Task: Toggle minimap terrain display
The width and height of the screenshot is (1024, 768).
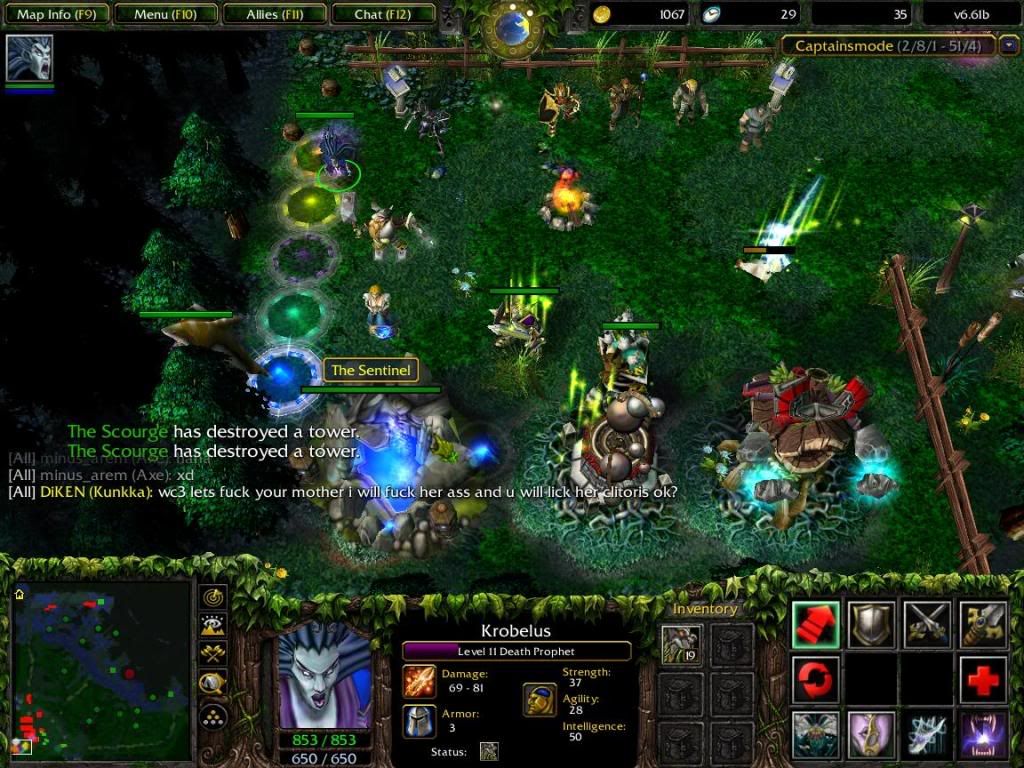Action: pos(213,626)
